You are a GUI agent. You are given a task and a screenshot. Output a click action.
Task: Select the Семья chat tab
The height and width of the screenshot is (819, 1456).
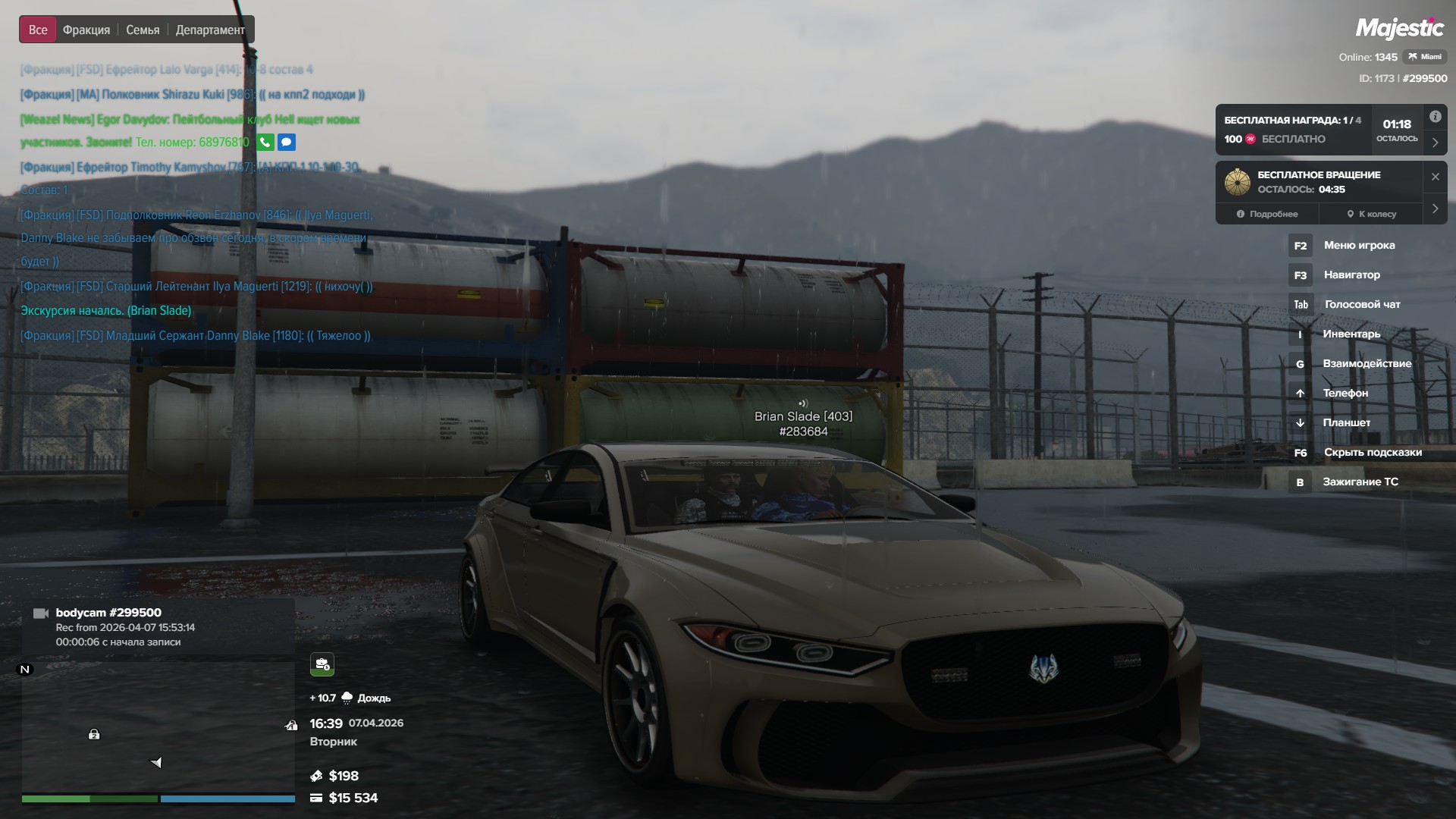coord(143,30)
